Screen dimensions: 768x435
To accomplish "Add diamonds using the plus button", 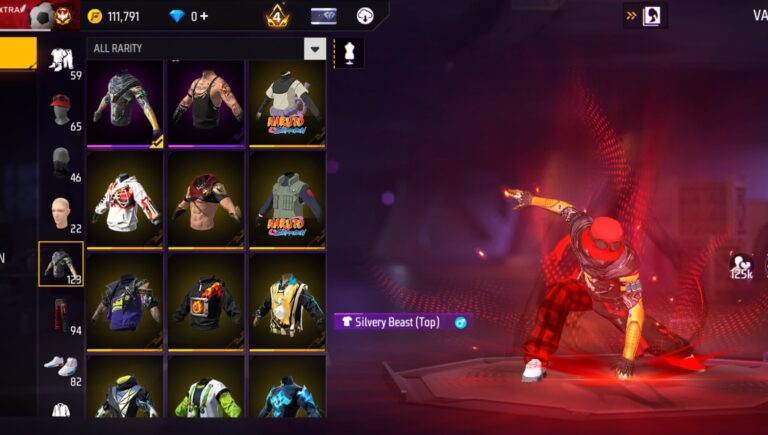I will pyautogui.click(x=205, y=16).
